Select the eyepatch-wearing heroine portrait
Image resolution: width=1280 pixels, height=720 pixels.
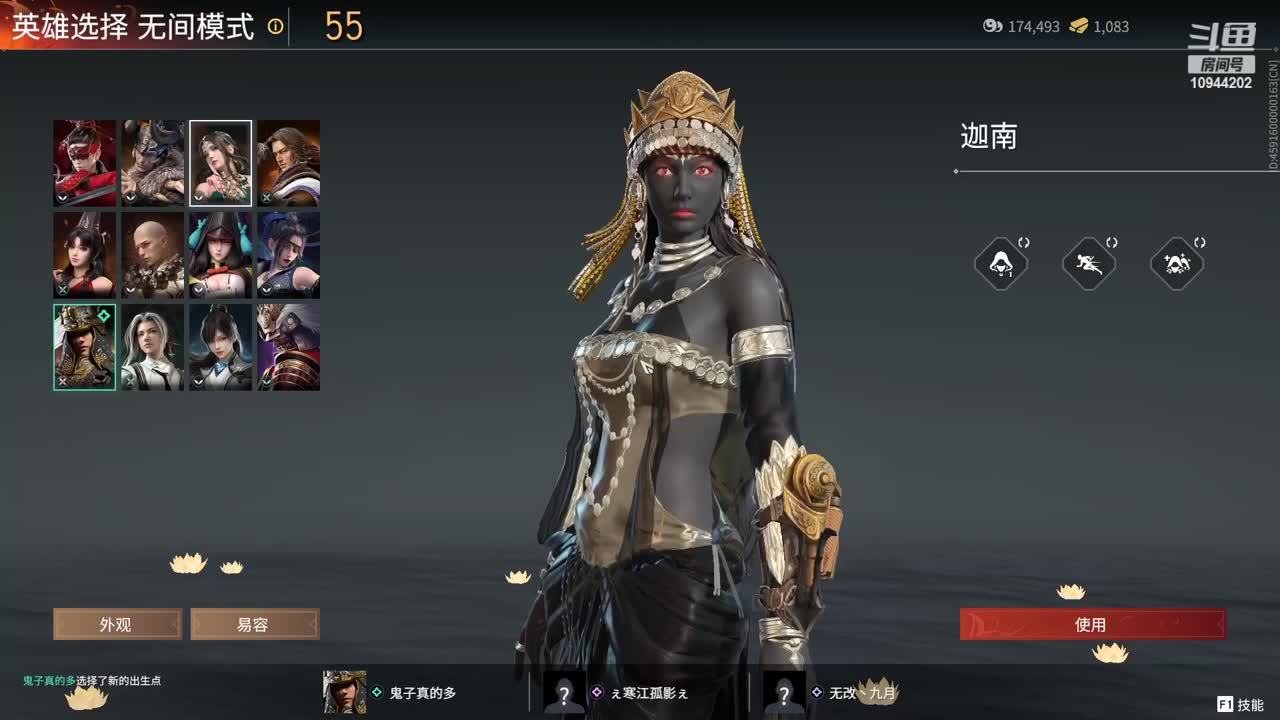click(x=289, y=254)
